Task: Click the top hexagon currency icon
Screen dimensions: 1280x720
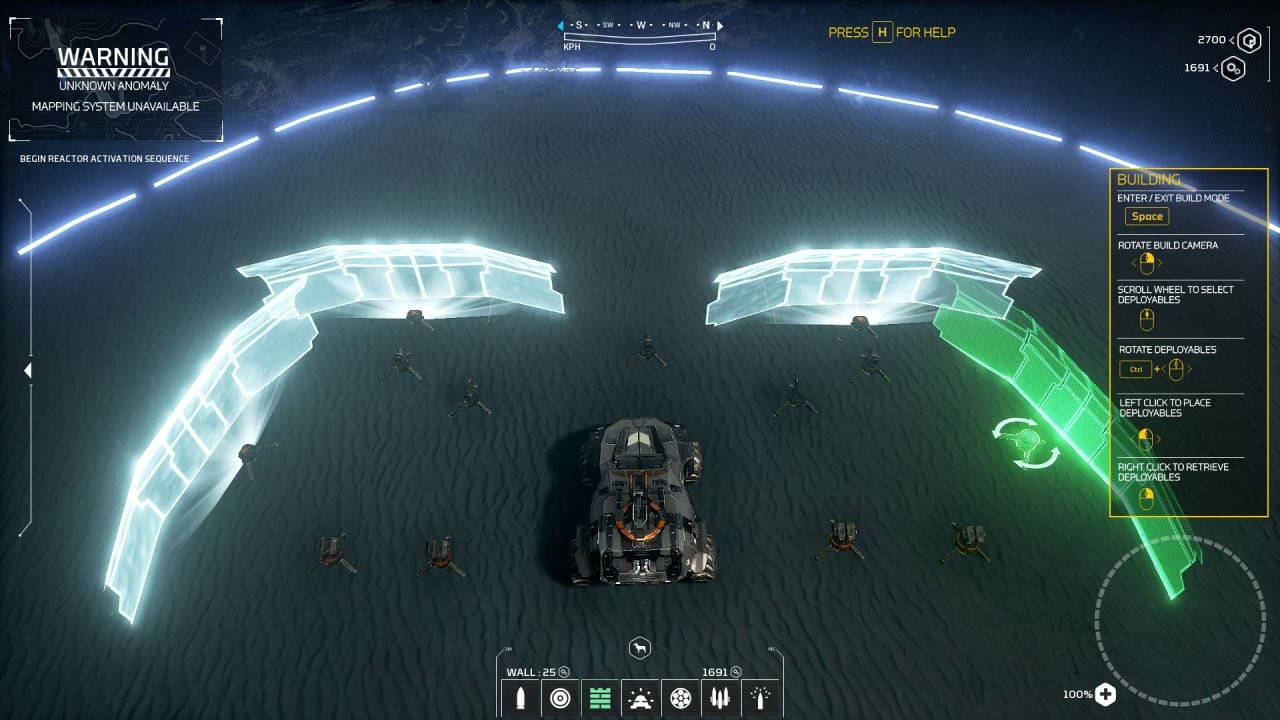Action: (x=1249, y=41)
